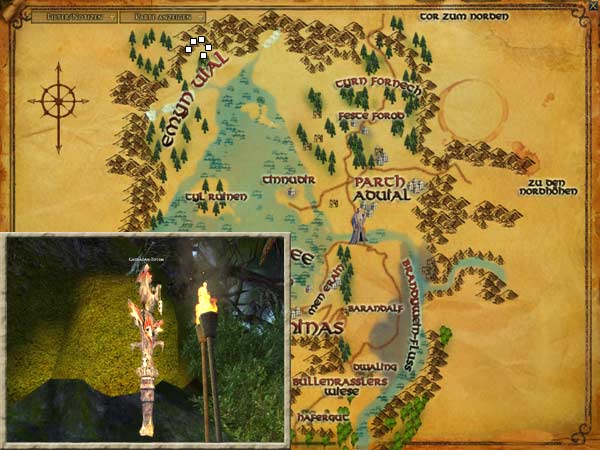
Task: Follow the Zu den Nordhöhen map link
Action: (552, 187)
